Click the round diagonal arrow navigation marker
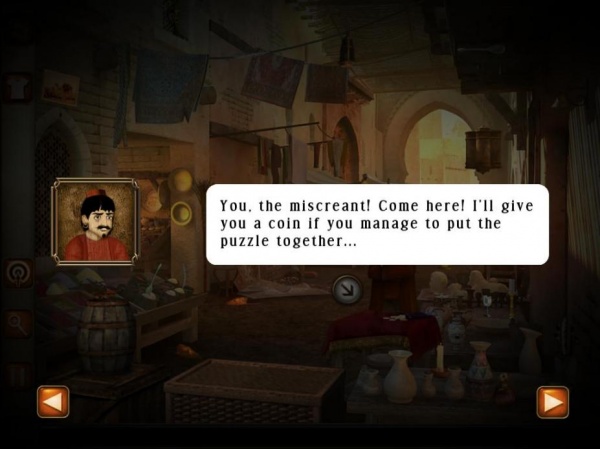600x449 pixels. [345, 290]
